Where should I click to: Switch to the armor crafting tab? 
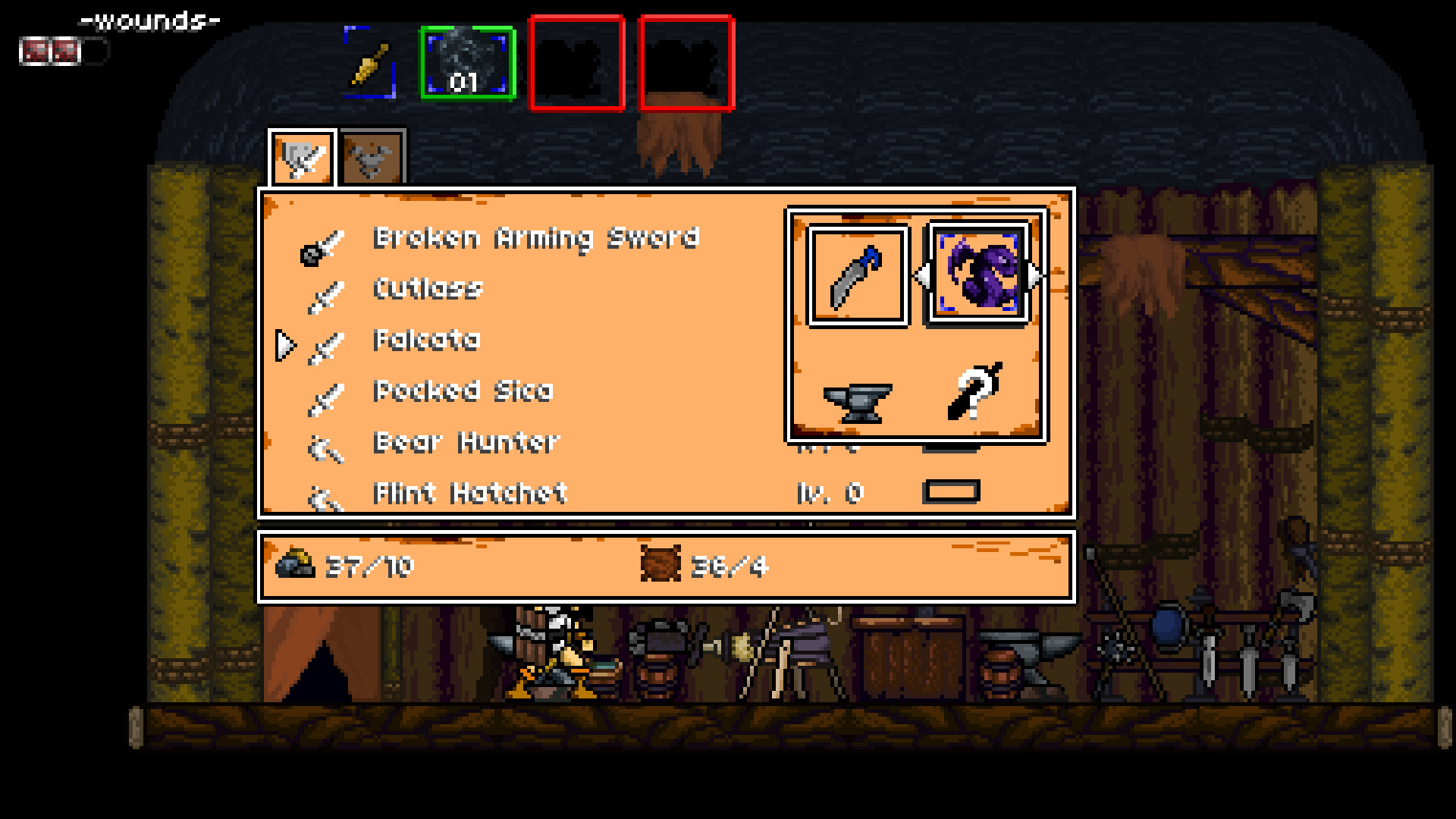(371, 158)
